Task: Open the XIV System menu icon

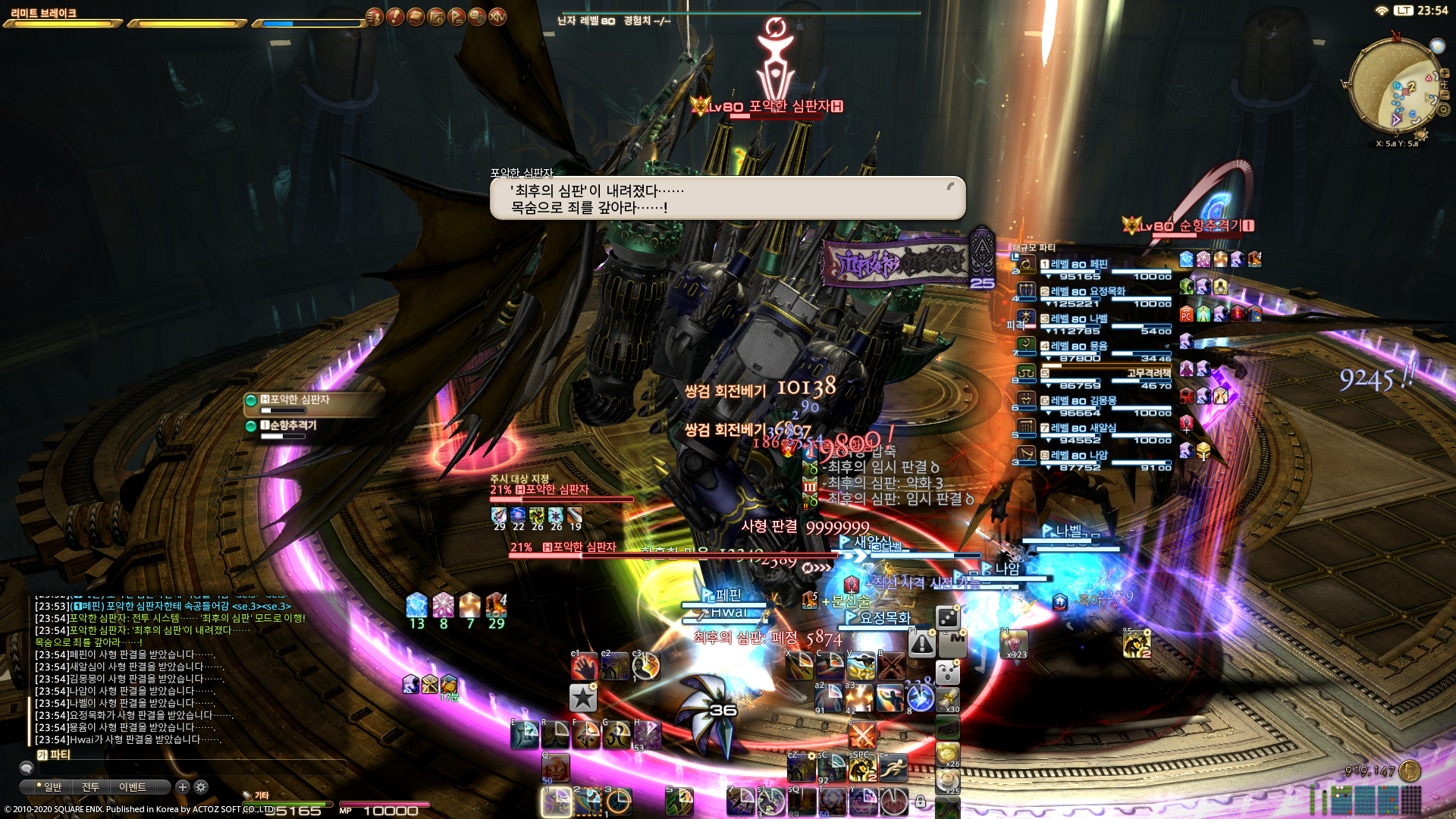Action: click(497, 17)
